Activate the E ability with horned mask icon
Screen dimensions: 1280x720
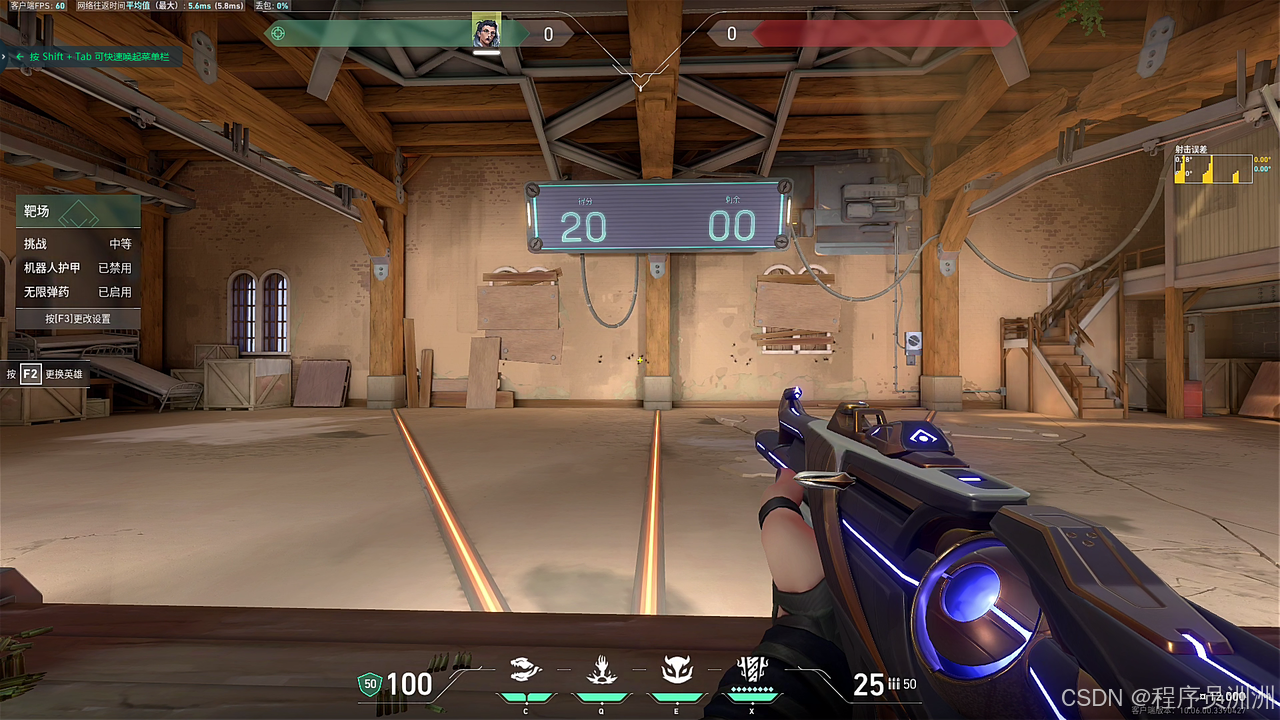point(676,671)
